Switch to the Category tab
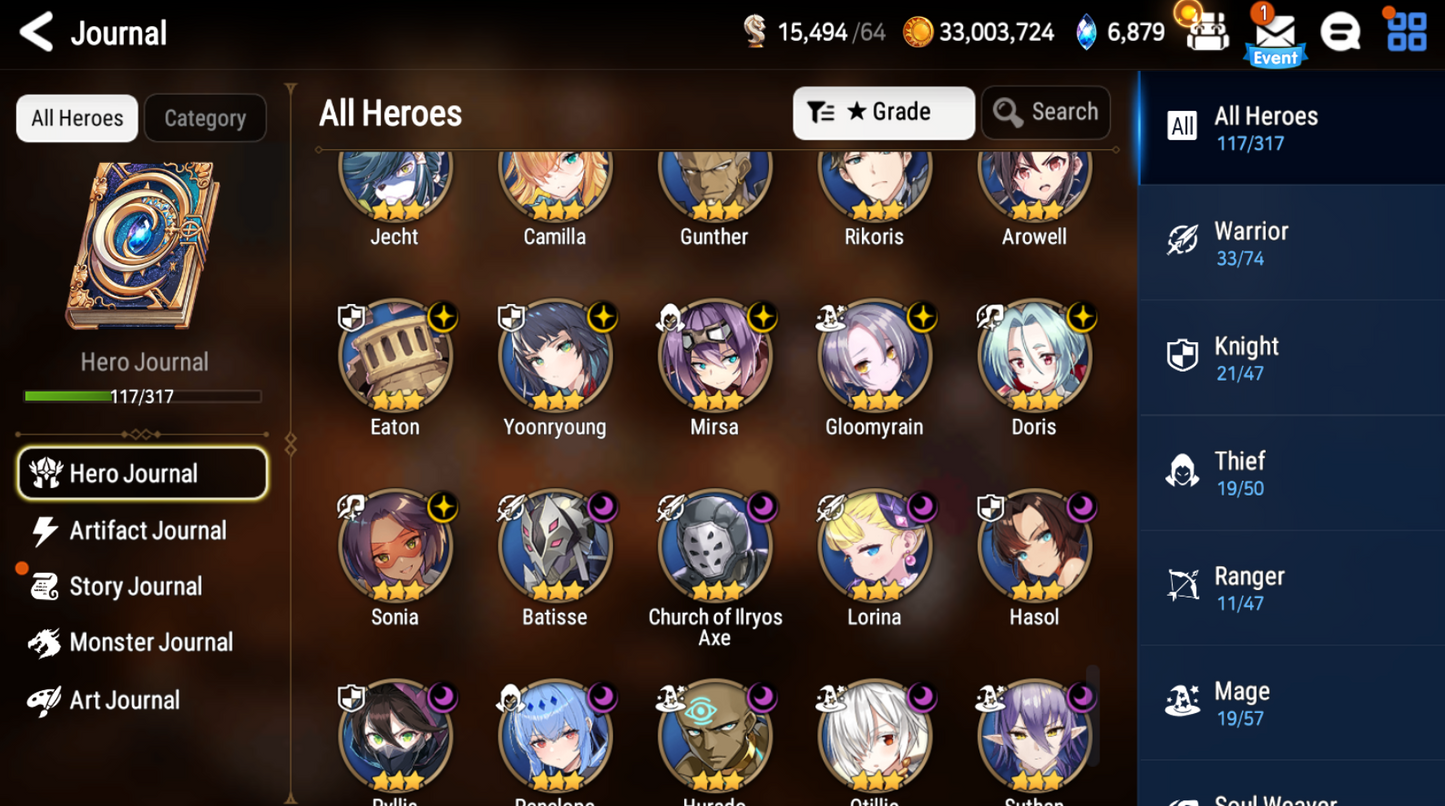 [205, 118]
